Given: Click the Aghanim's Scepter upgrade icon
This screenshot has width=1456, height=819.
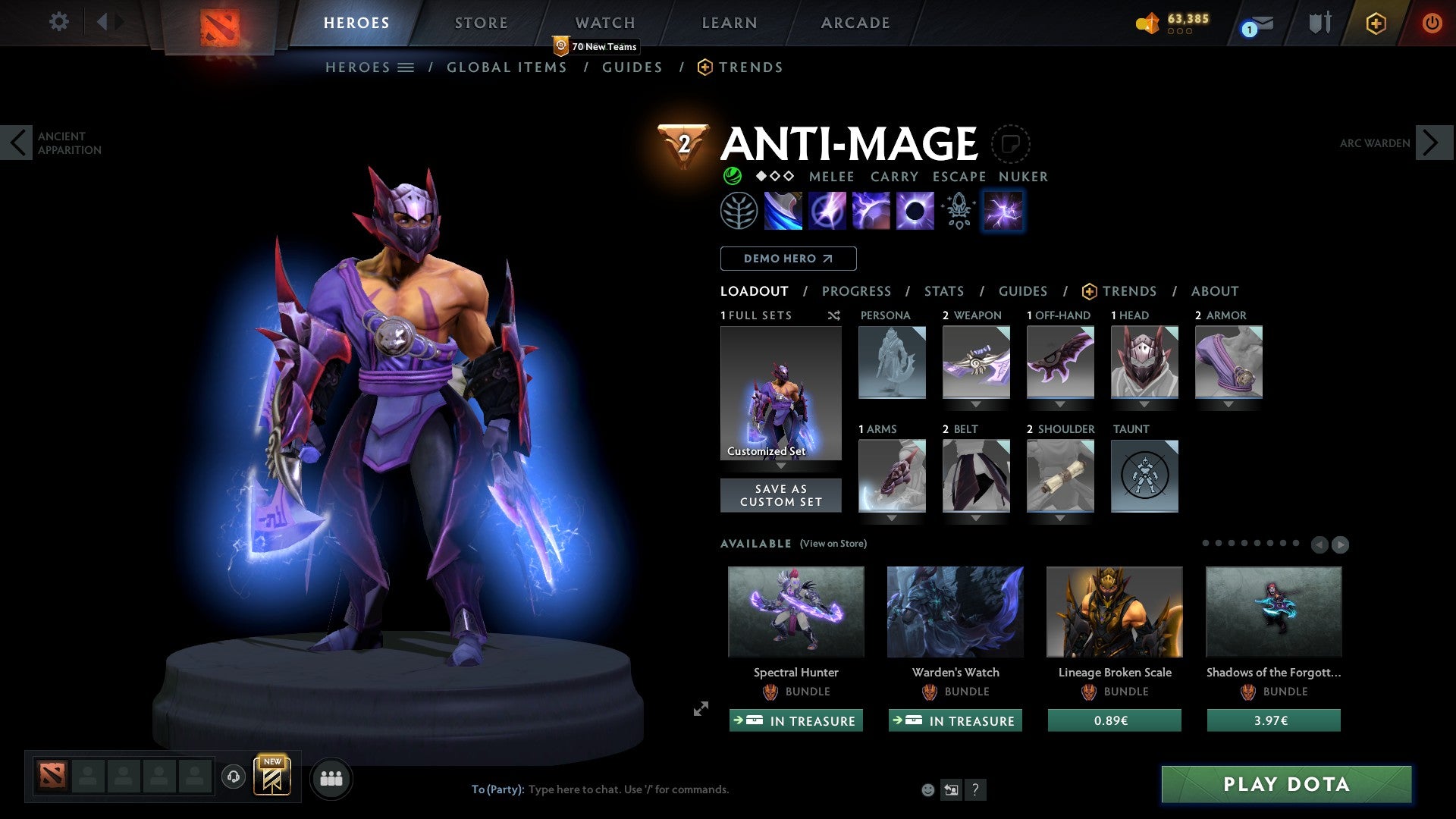Looking at the screenshot, I should pyautogui.click(x=957, y=211).
